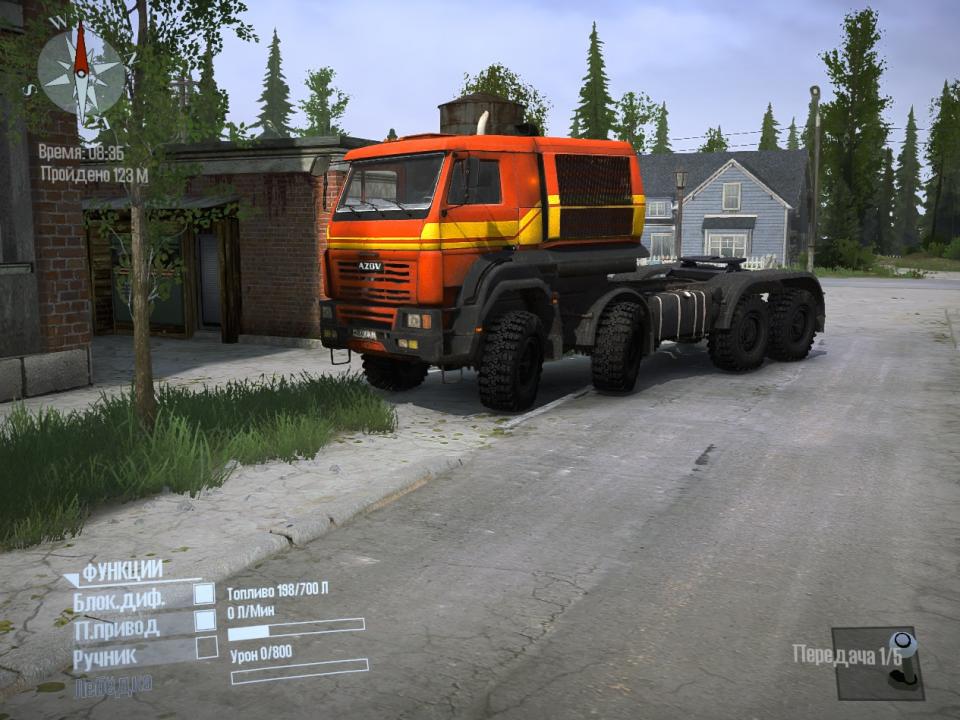
Task: Click the compass rose indicator
Action: [x=81, y=71]
